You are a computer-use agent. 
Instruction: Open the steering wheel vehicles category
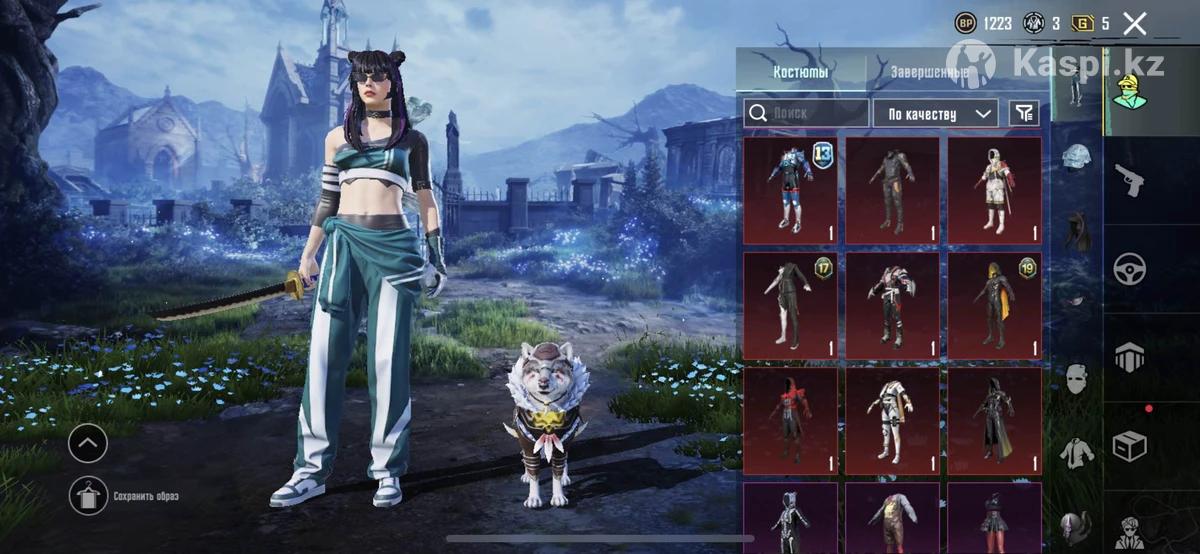(1130, 268)
